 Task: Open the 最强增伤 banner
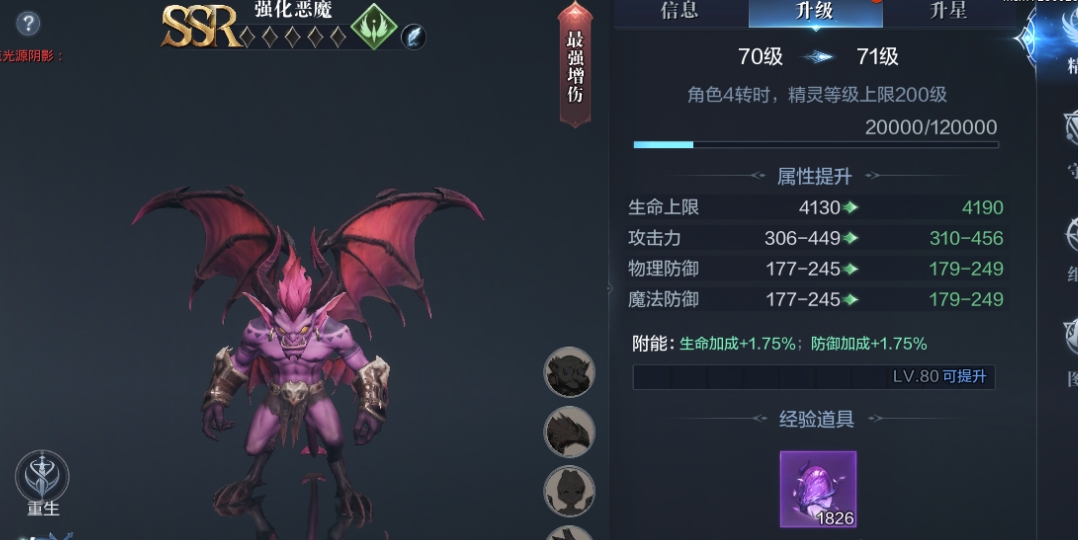[x=575, y=66]
